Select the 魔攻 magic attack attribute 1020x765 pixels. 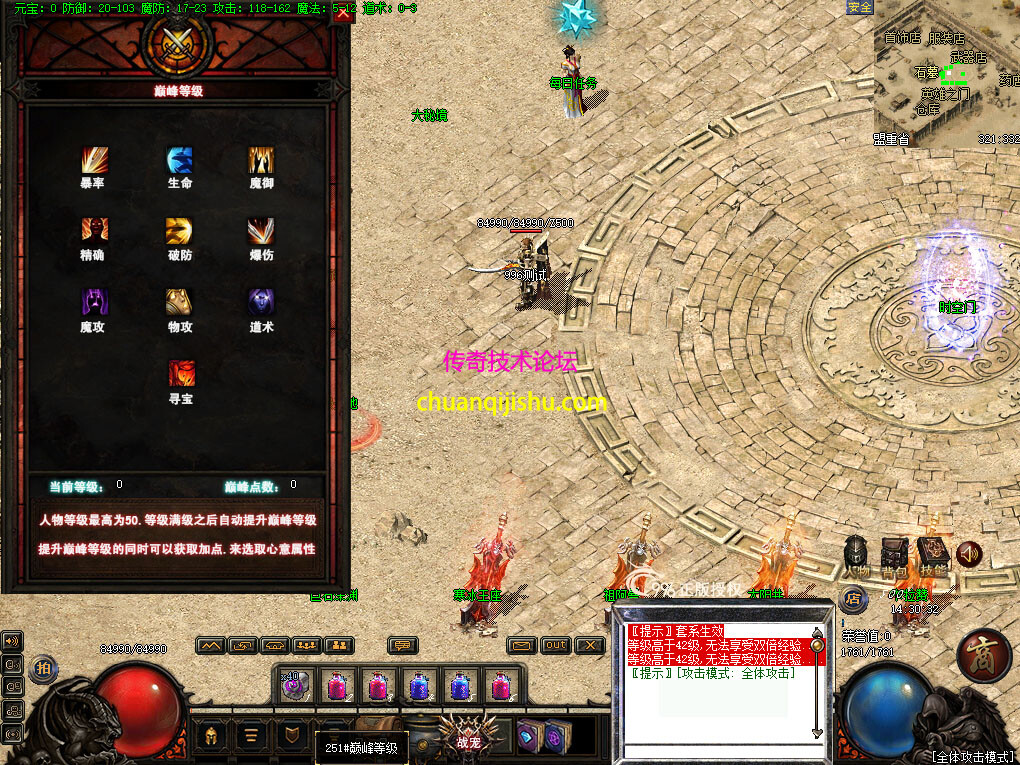point(94,302)
